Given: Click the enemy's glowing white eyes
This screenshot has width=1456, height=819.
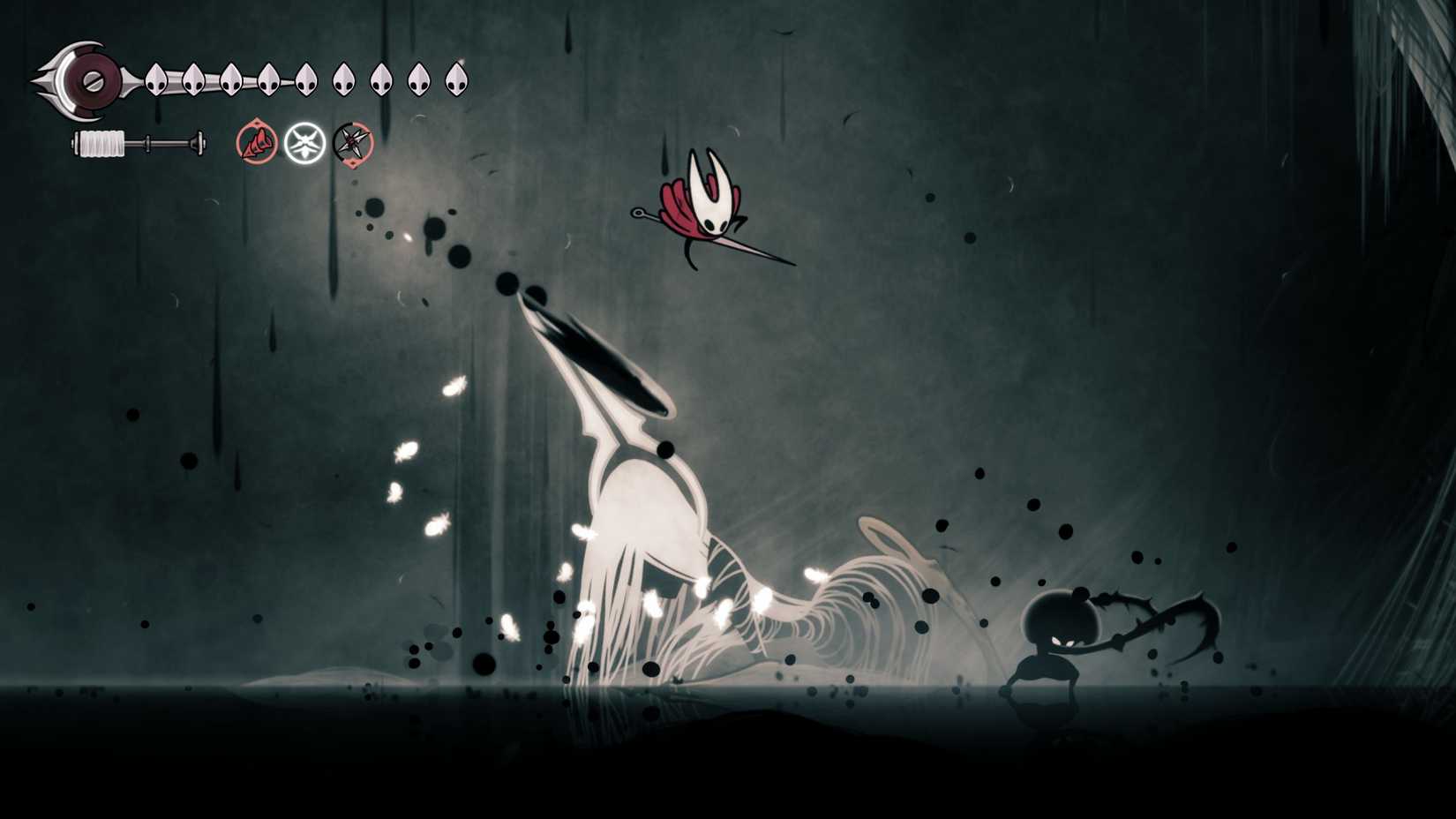Looking at the screenshot, I should [1063, 640].
